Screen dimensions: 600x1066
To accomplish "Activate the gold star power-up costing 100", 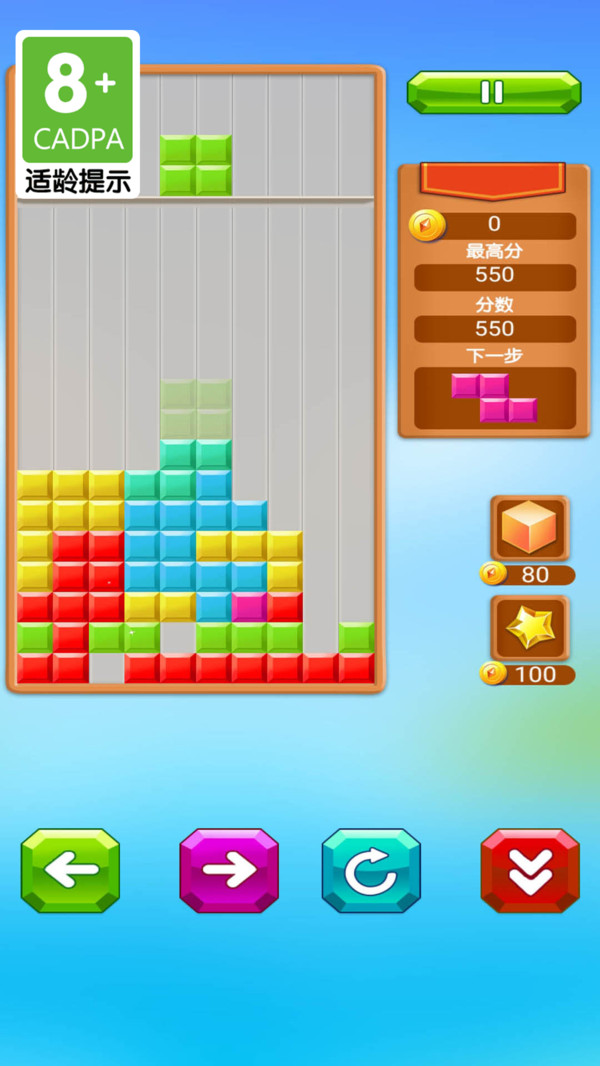I will tap(530, 628).
